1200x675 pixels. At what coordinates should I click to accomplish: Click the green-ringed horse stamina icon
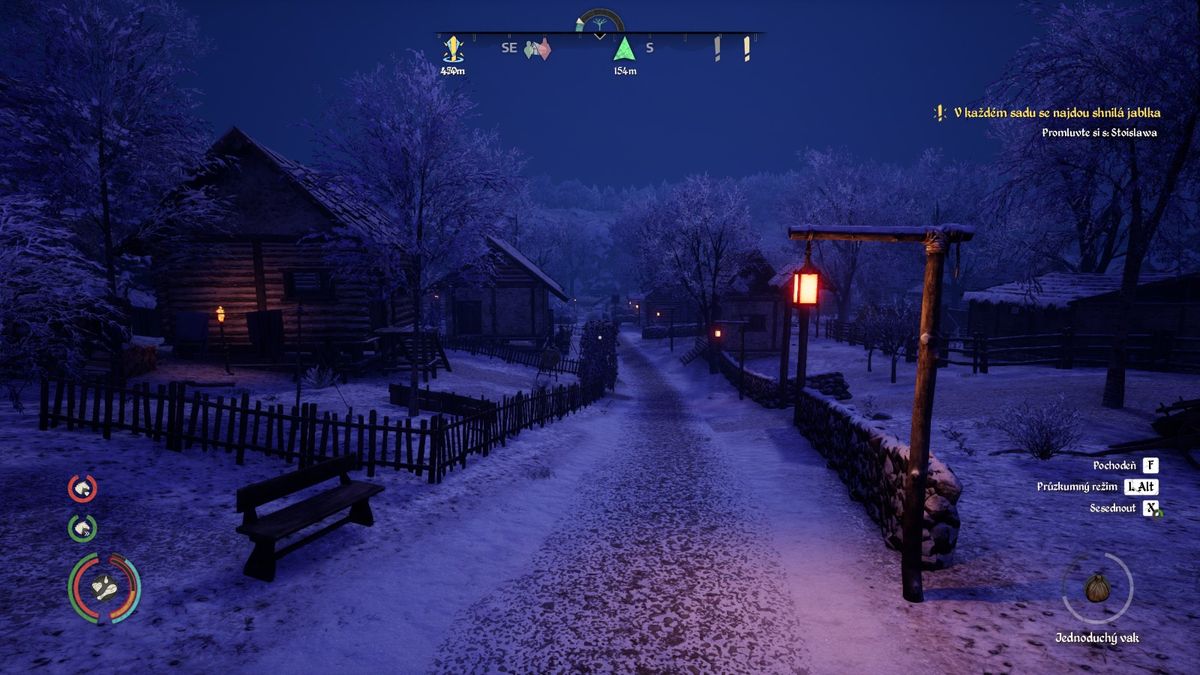tap(82, 527)
